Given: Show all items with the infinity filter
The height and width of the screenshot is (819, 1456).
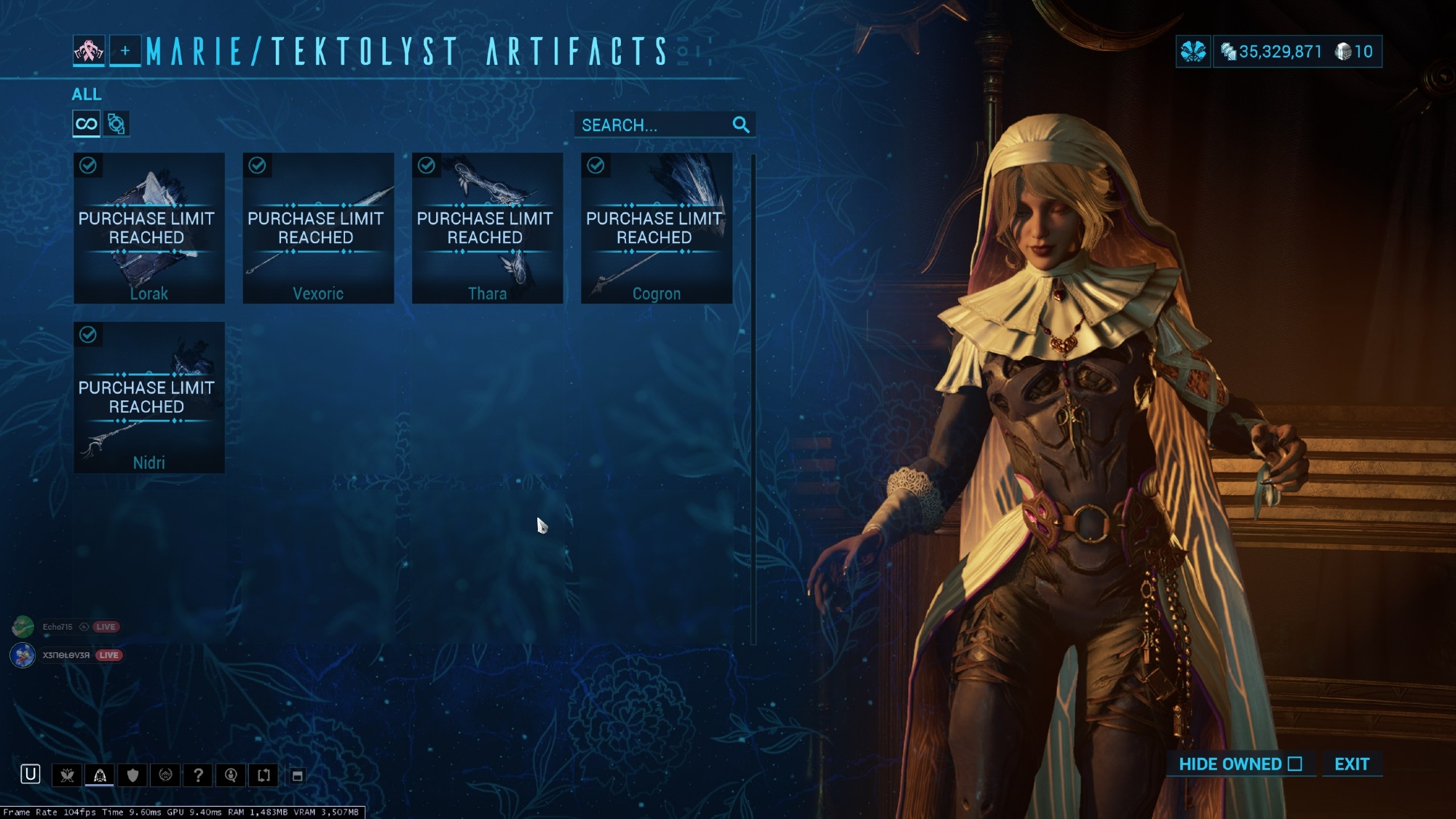Looking at the screenshot, I should tap(86, 124).
